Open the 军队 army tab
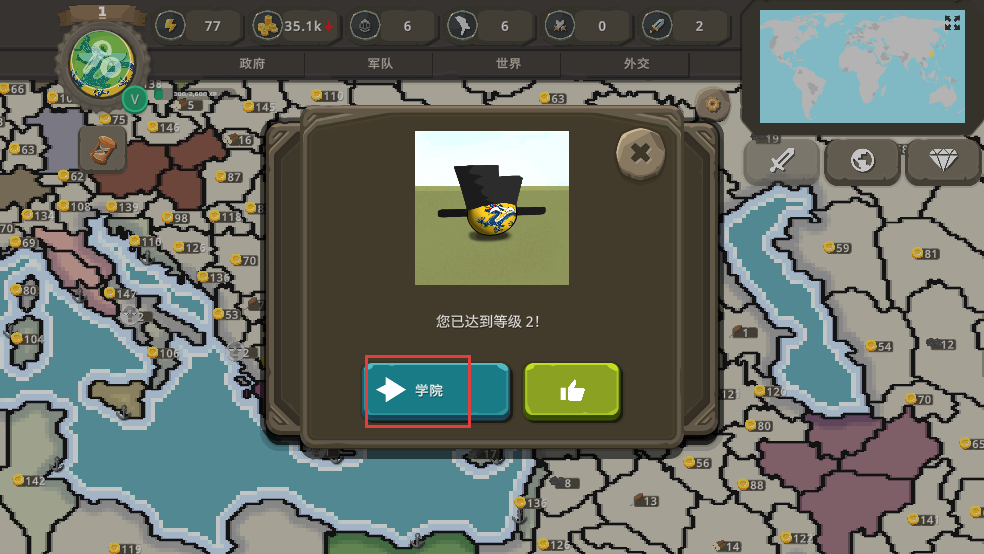The height and width of the screenshot is (554, 984). (x=381, y=63)
